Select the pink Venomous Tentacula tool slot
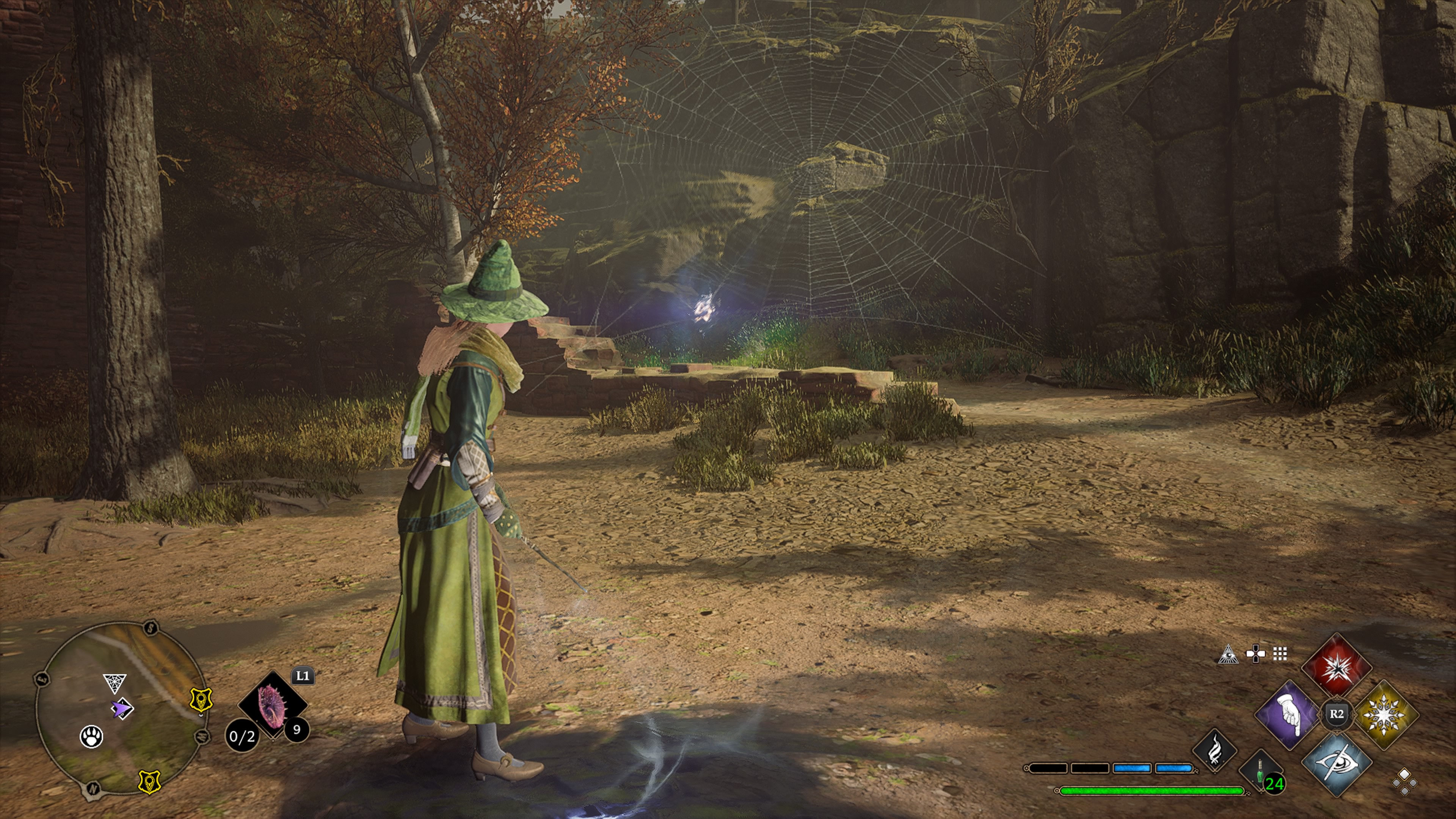The width and height of the screenshot is (1456, 819). (272, 704)
